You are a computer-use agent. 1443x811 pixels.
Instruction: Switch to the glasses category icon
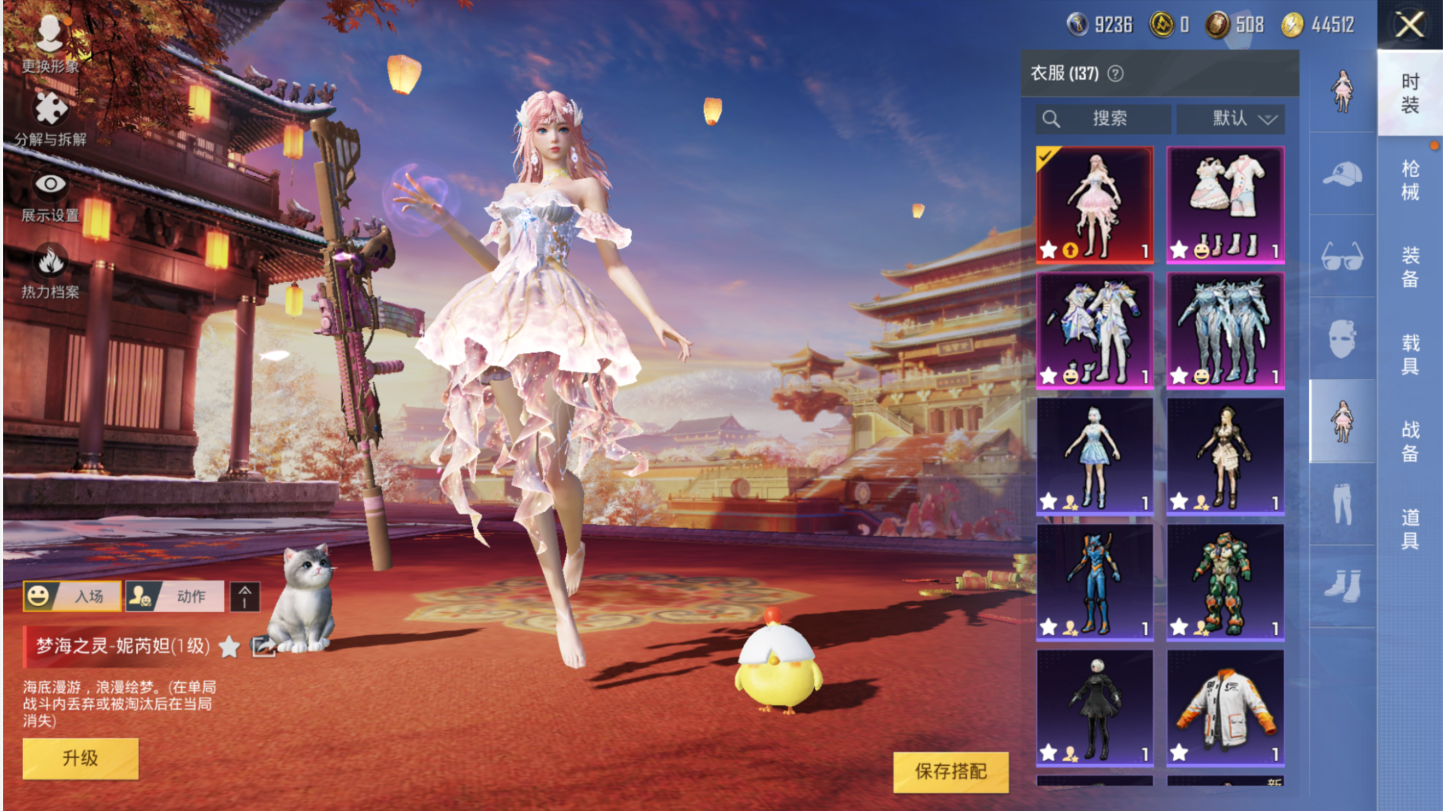tap(1342, 257)
